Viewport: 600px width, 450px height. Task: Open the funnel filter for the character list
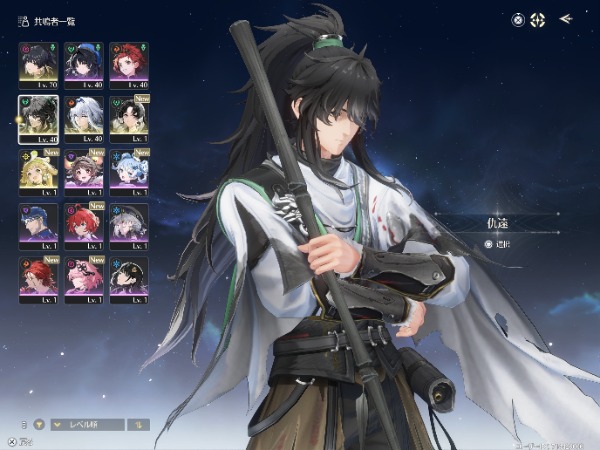click(x=40, y=424)
